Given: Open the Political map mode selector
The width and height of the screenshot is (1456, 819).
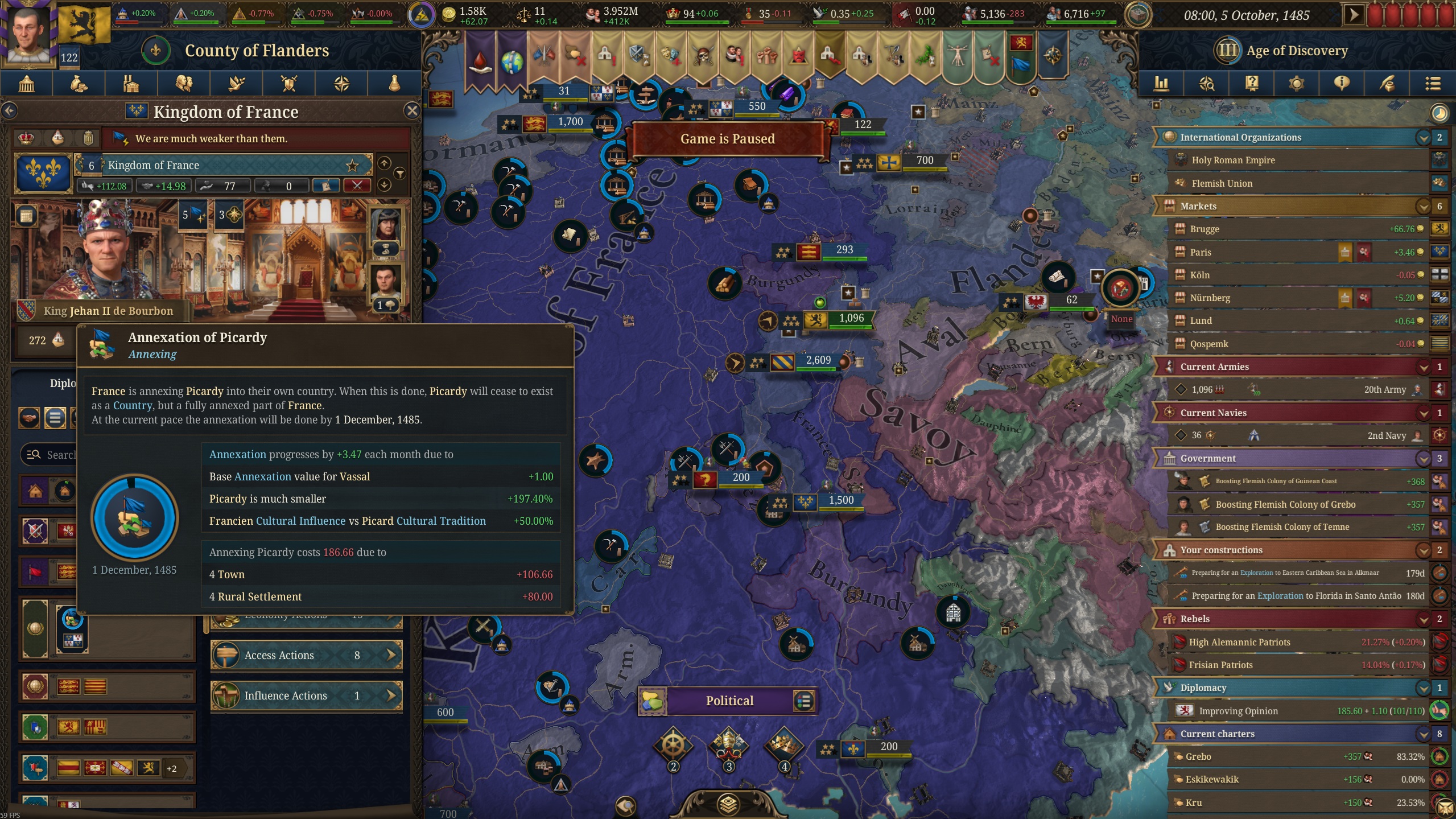Looking at the screenshot, I should pos(728,701).
